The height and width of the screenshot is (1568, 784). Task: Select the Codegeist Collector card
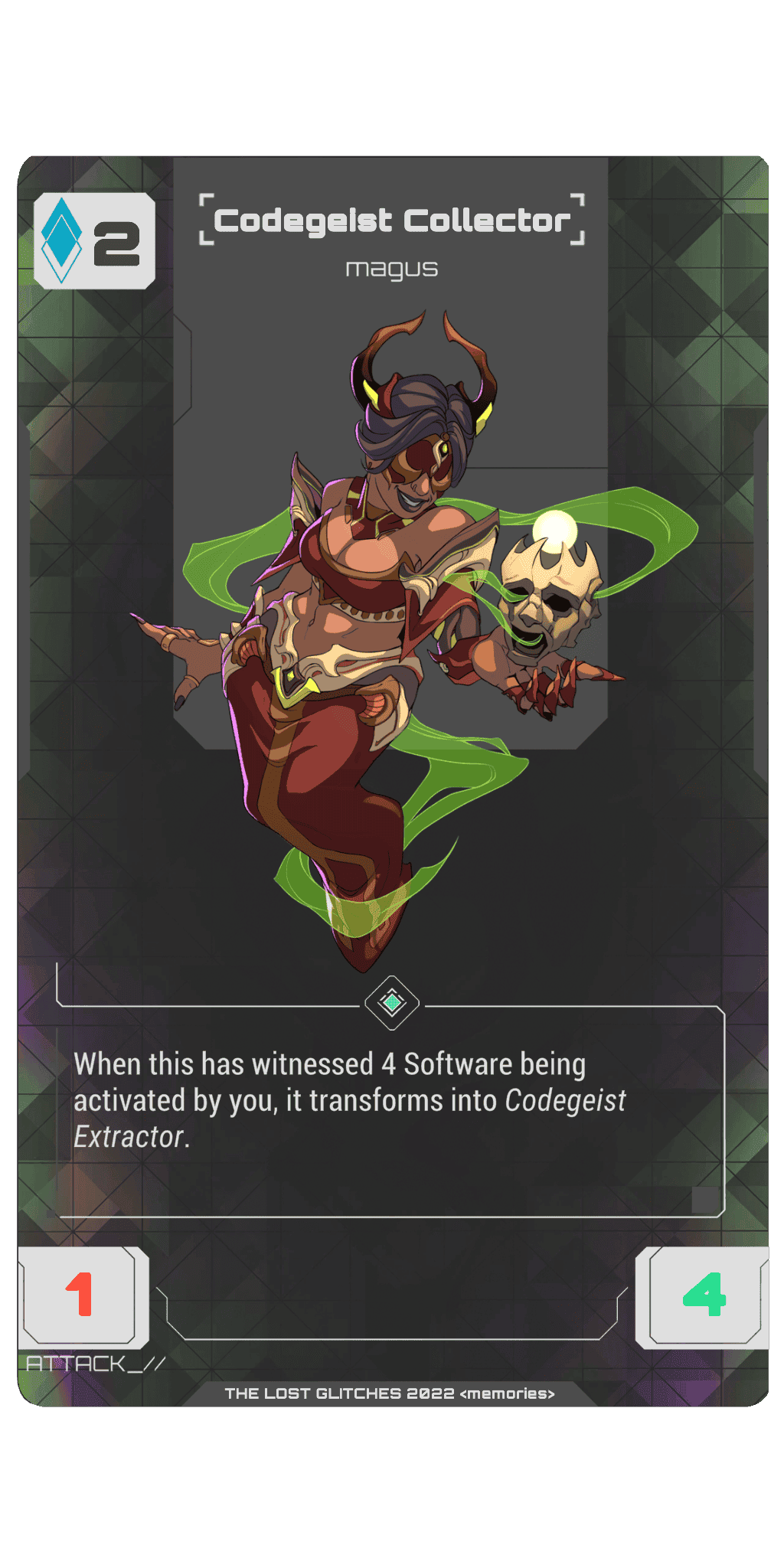(392, 781)
